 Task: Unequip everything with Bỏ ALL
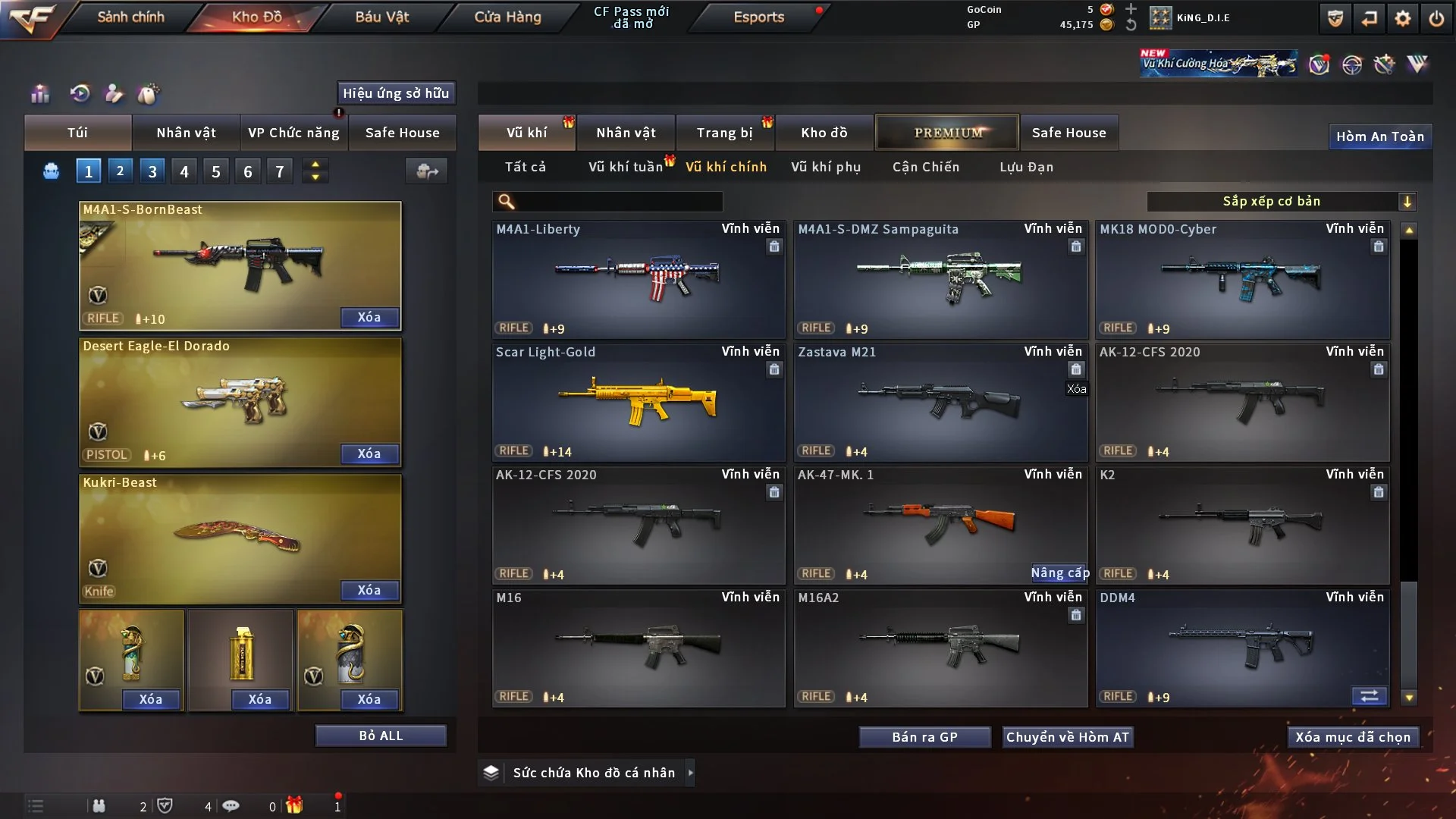381,736
